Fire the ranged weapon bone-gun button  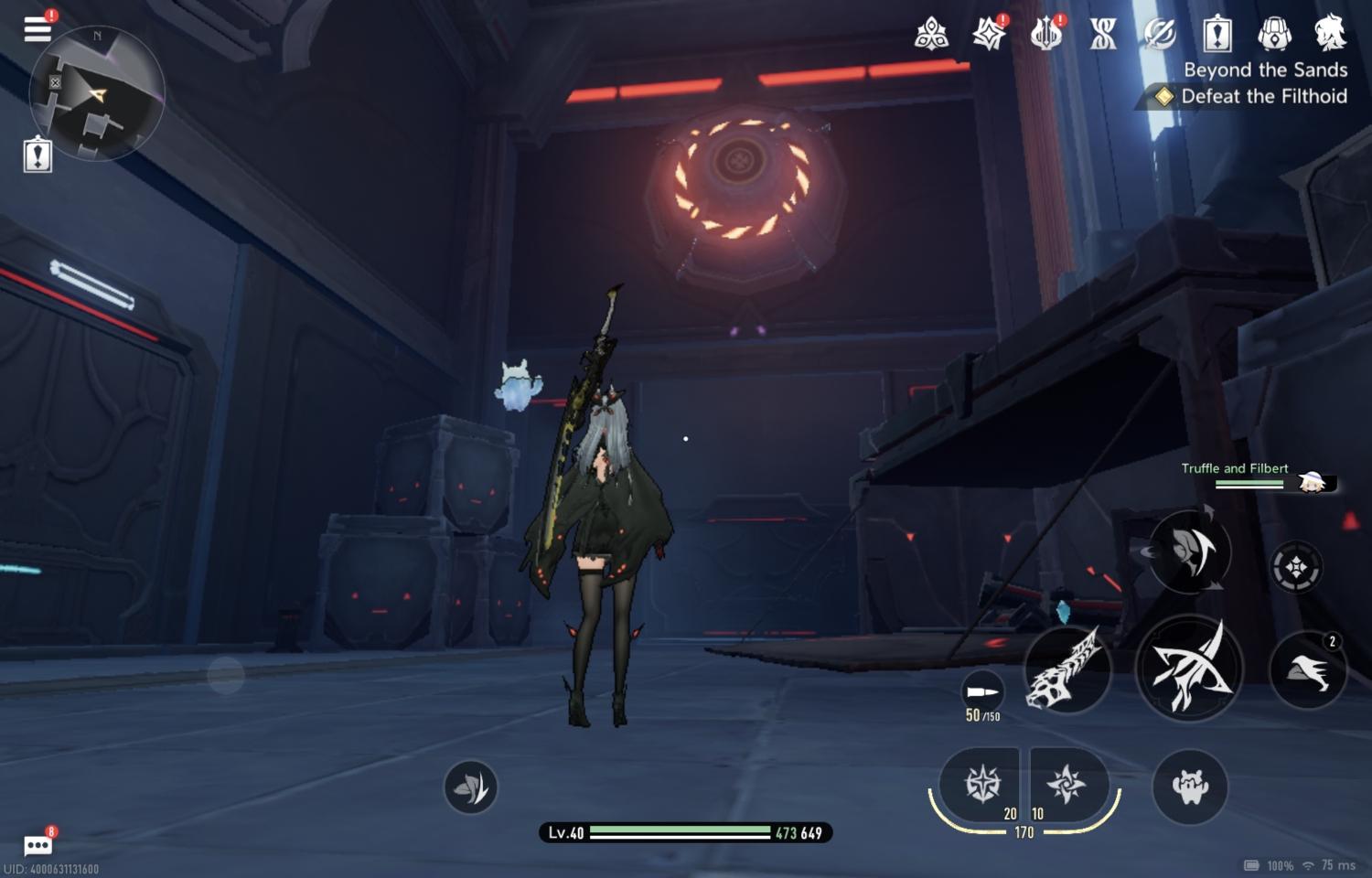pyautogui.click(x=1067, y=670)
